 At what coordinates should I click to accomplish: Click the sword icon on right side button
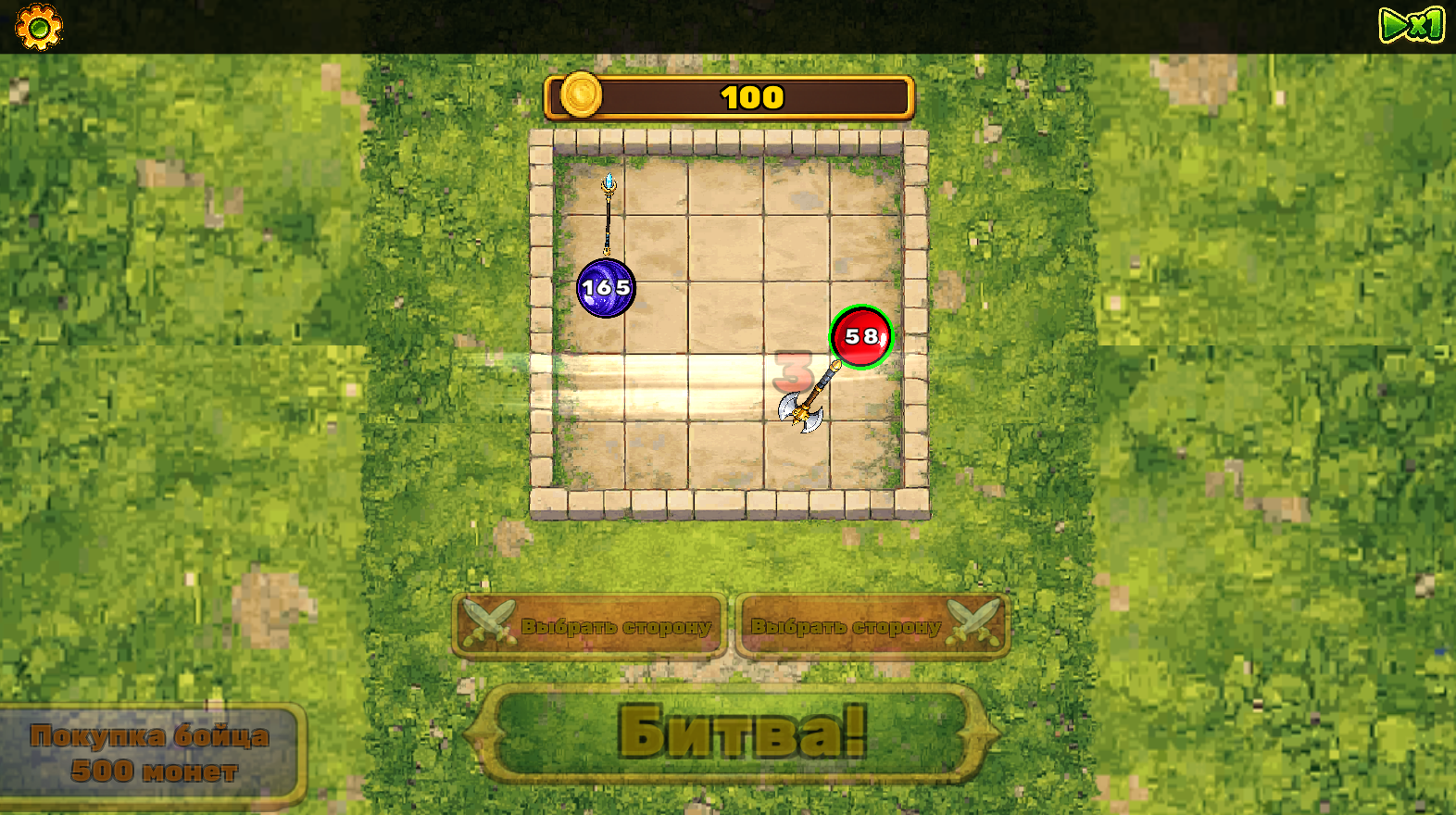[971, 622]
